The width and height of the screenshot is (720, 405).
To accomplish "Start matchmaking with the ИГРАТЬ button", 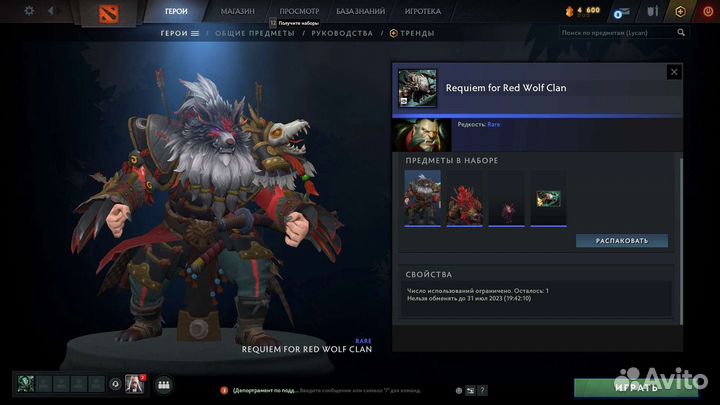I will [x=636, y=387].
